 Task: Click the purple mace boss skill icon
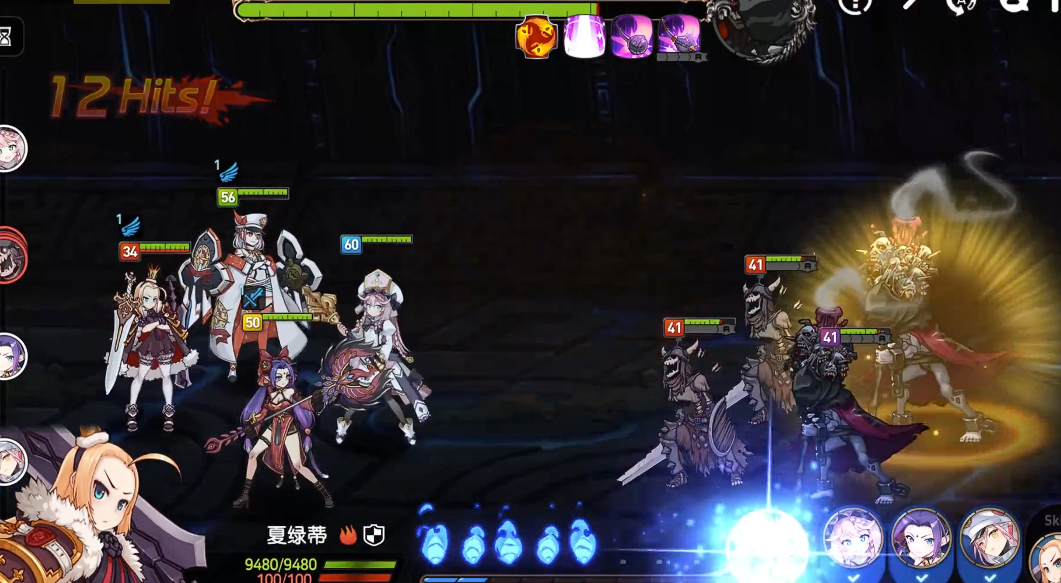point(632,38)
